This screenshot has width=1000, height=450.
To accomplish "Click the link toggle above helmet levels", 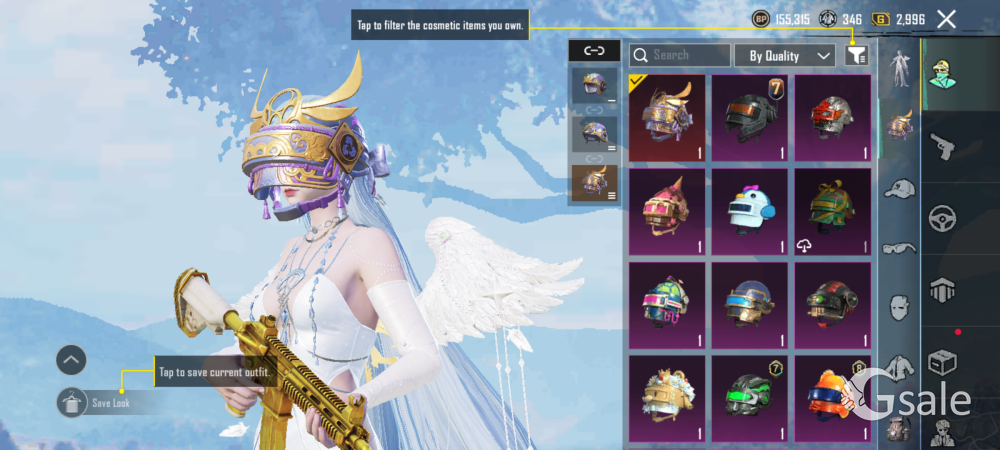I will coord(594,50).
